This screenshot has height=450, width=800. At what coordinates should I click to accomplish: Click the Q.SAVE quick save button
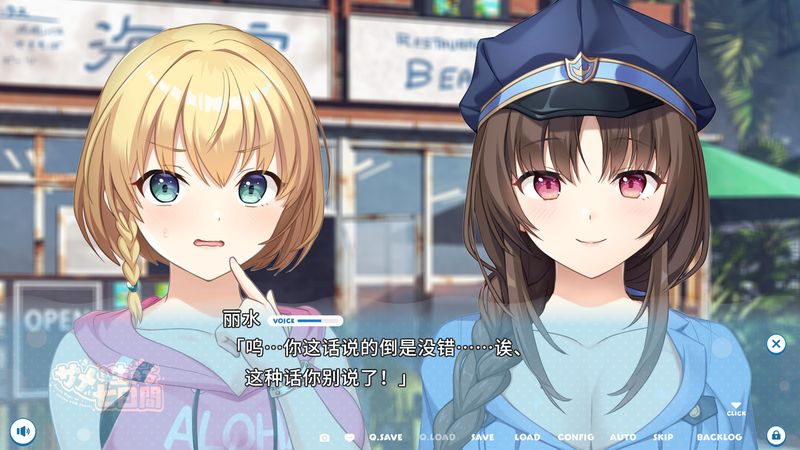tap(384, 437)
